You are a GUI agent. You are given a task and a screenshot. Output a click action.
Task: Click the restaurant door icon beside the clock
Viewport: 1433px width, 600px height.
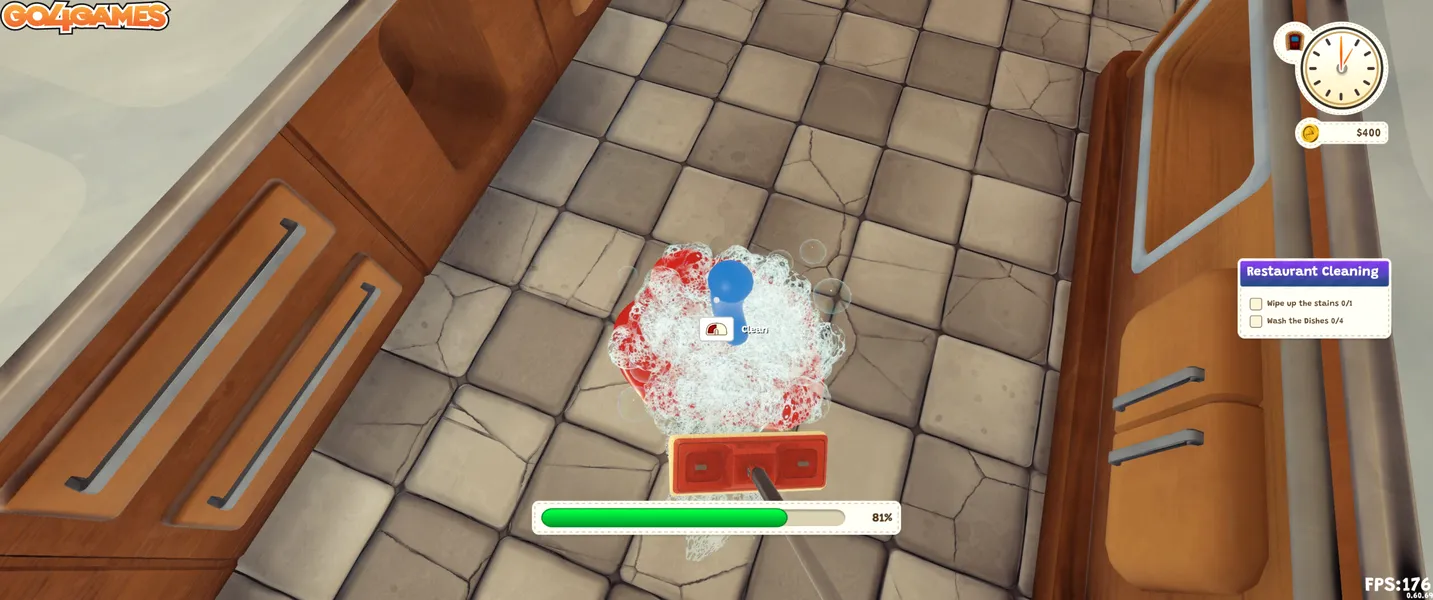click(x=1293, y=42)
